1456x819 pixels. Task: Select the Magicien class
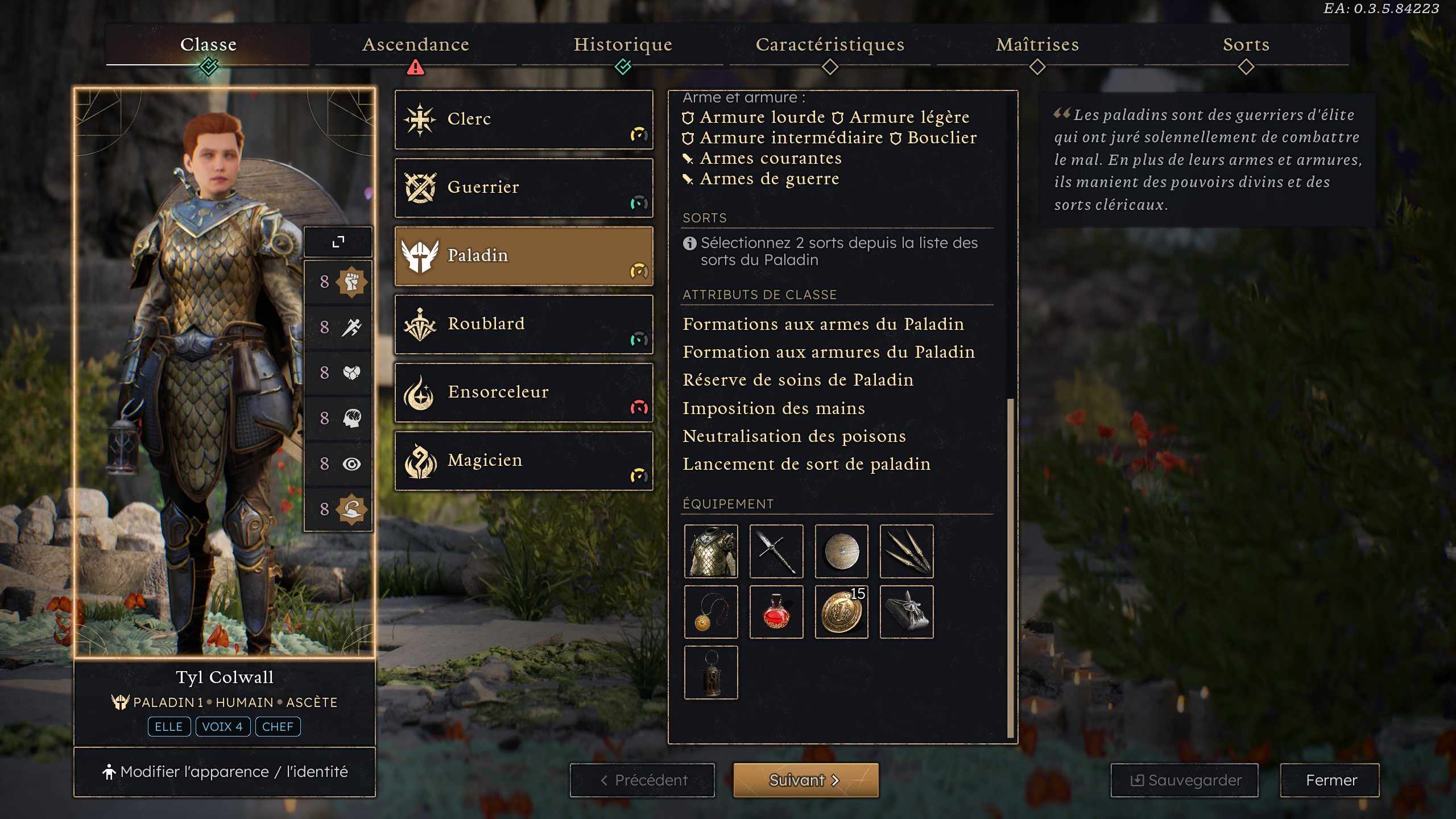[523, 461]
